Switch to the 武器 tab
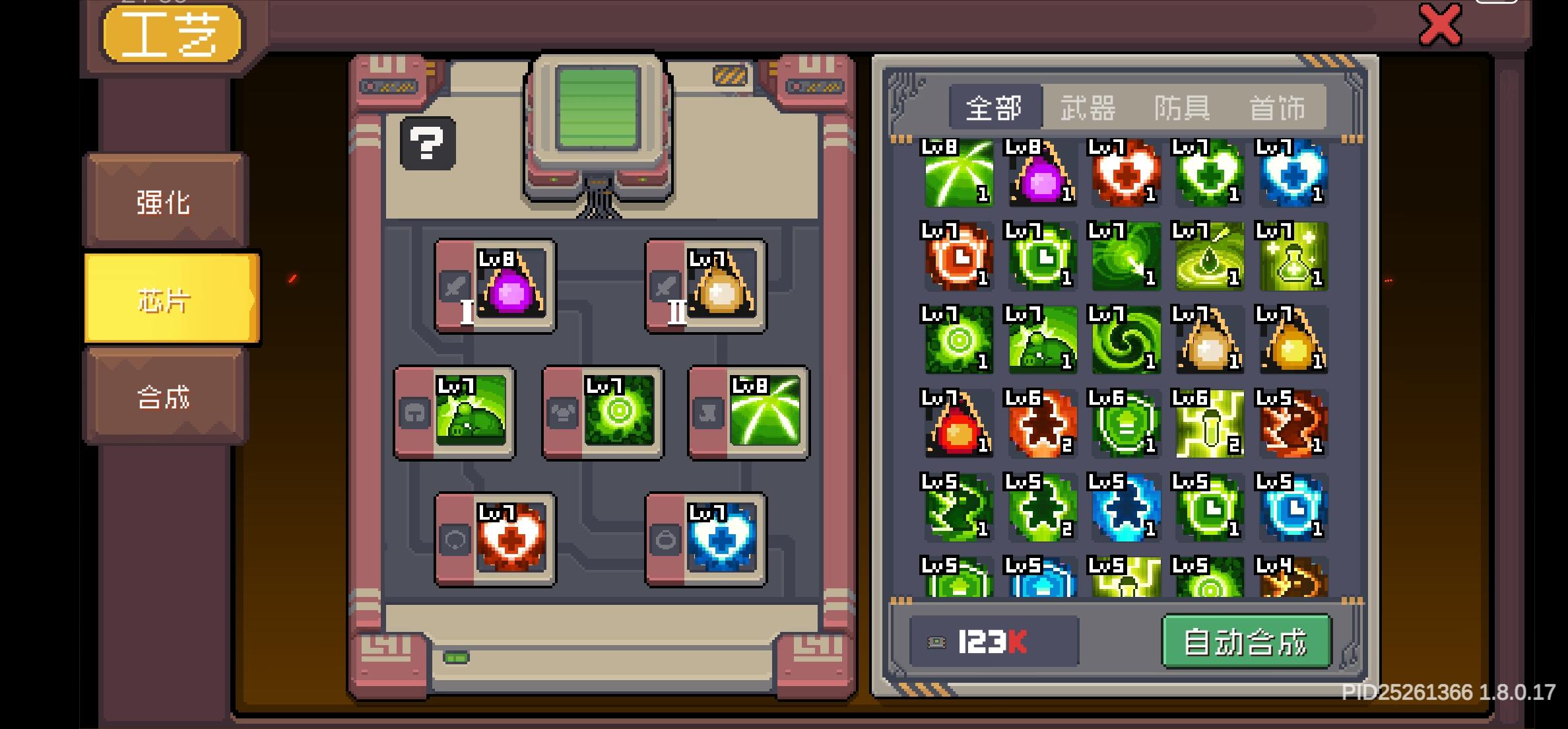This screenshot has height=729, width=1568. click(1086, 108)
